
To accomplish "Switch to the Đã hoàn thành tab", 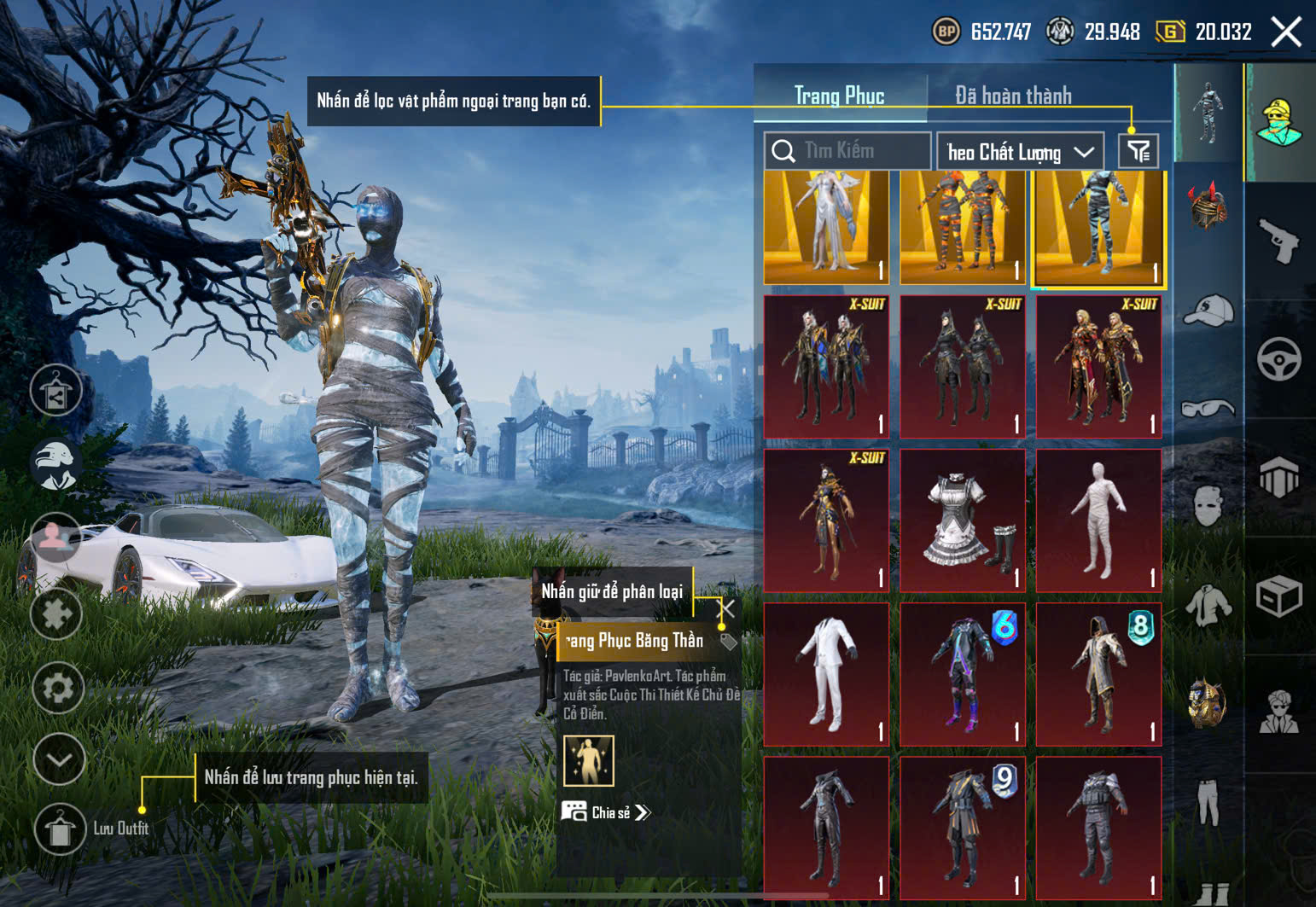I will (1013, 96).
